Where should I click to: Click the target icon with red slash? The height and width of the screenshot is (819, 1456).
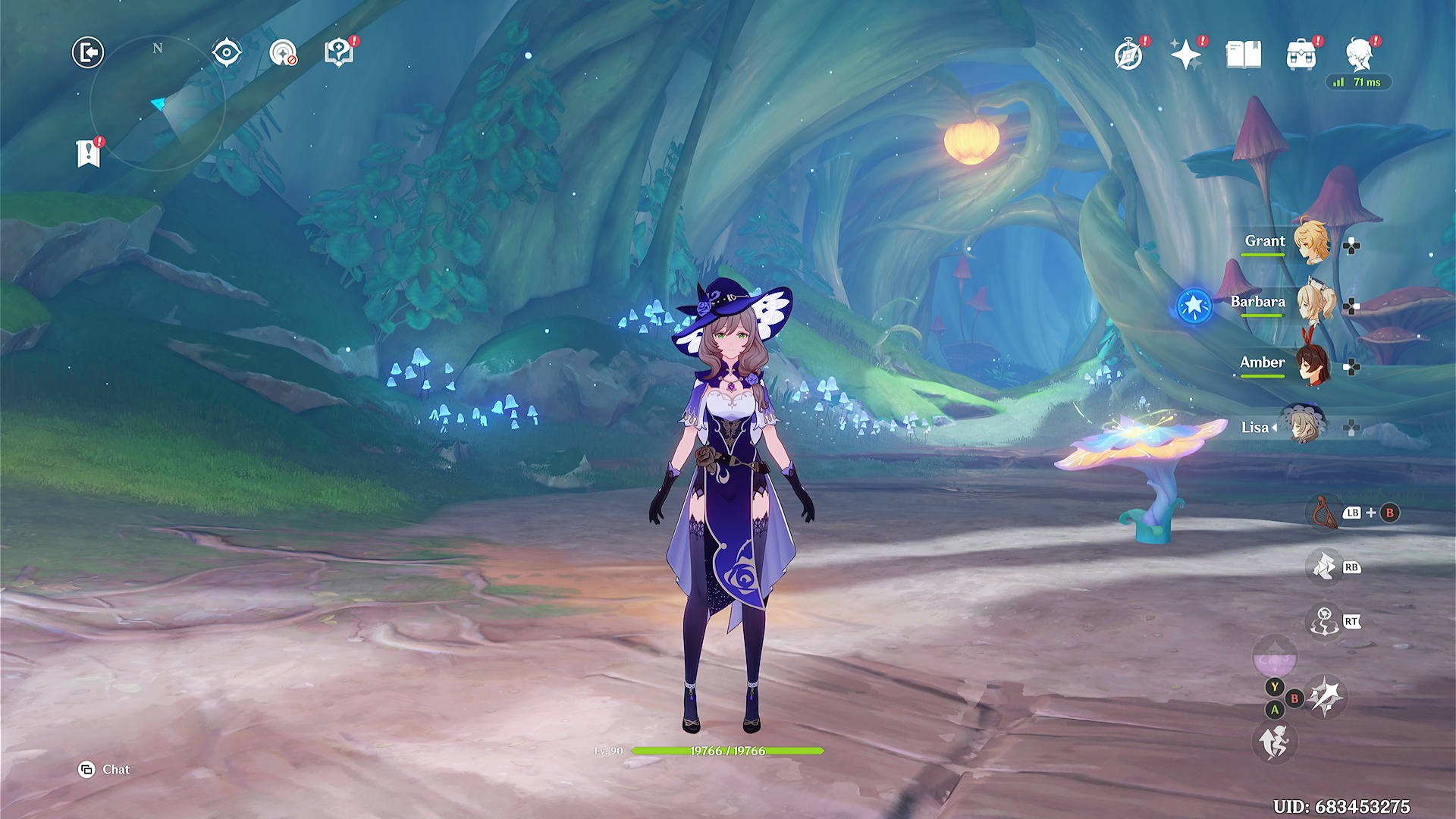(283, 53)
